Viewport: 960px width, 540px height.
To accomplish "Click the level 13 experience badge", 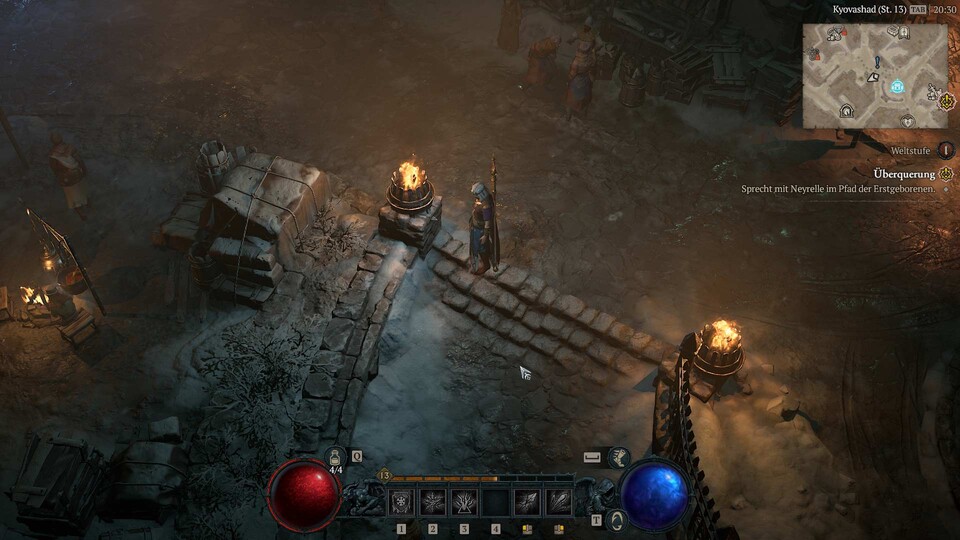I will [x=384, y=477].
